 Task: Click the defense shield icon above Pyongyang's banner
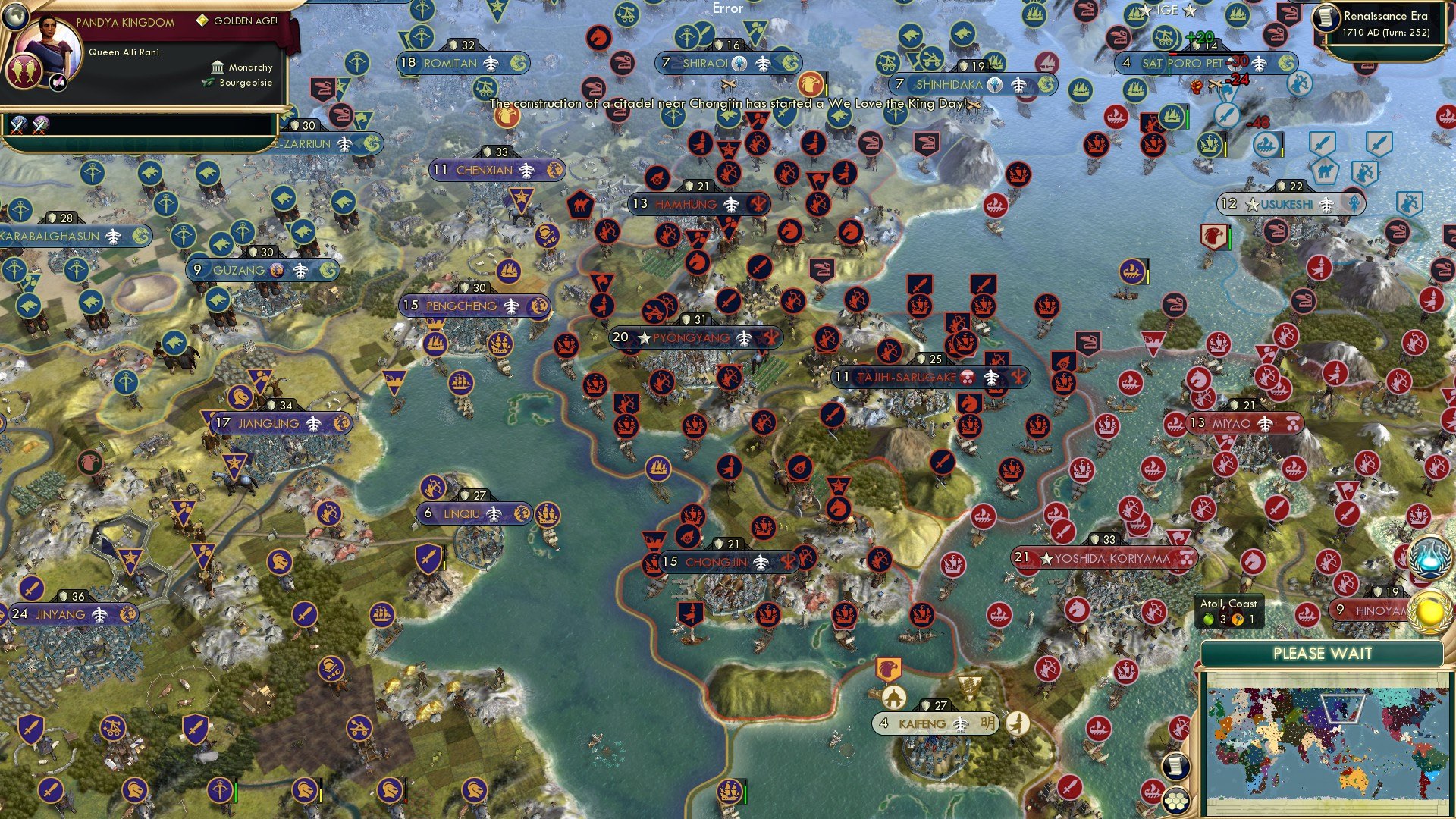point(686,319)
